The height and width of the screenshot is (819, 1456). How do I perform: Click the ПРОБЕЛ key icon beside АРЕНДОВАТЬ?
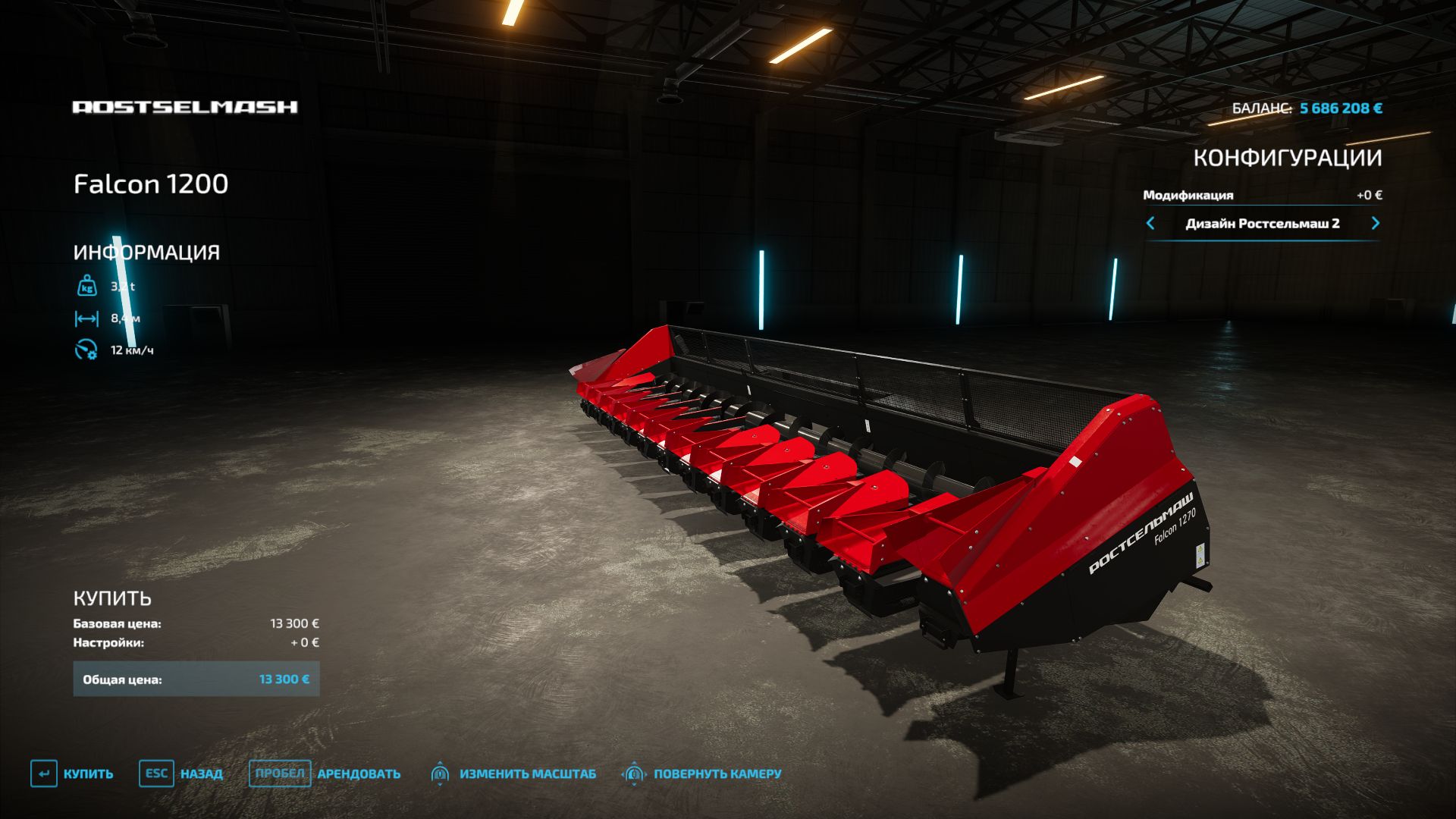click(x=281, y=774)
